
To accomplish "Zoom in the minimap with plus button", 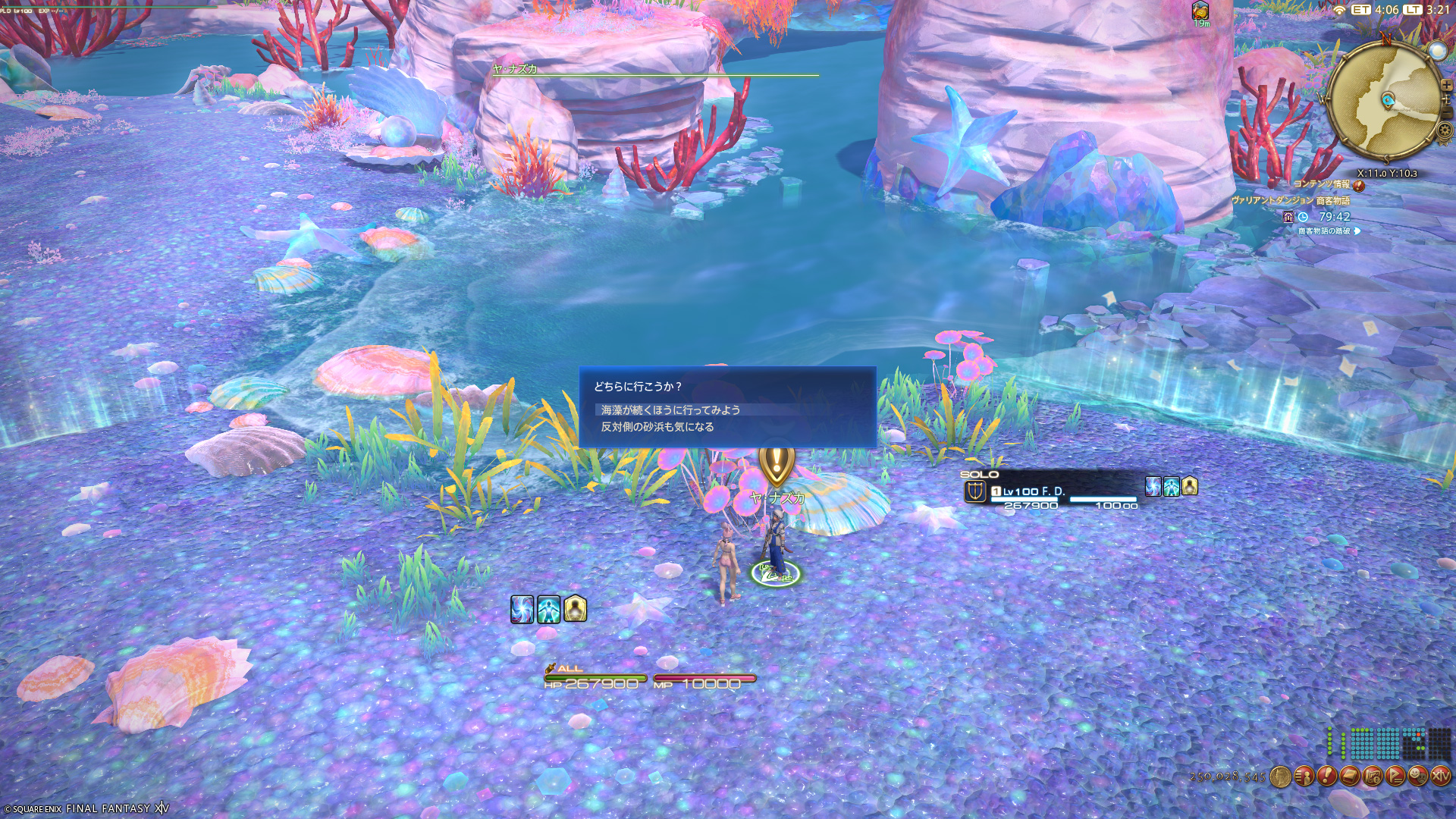I will click(x=1446, y=85).
